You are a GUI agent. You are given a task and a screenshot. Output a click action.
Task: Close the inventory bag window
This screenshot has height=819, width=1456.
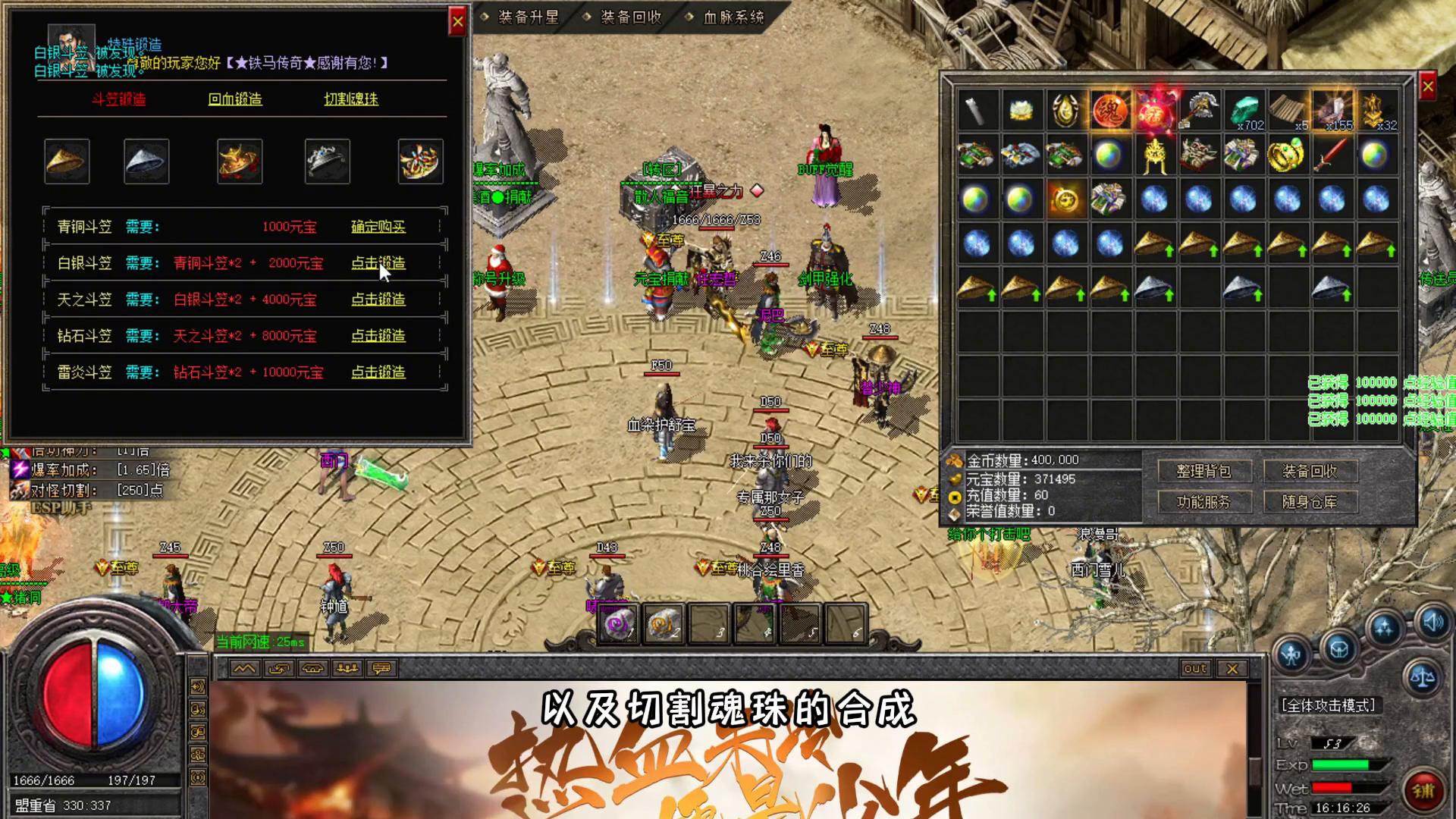click(x=1427, y=87)
